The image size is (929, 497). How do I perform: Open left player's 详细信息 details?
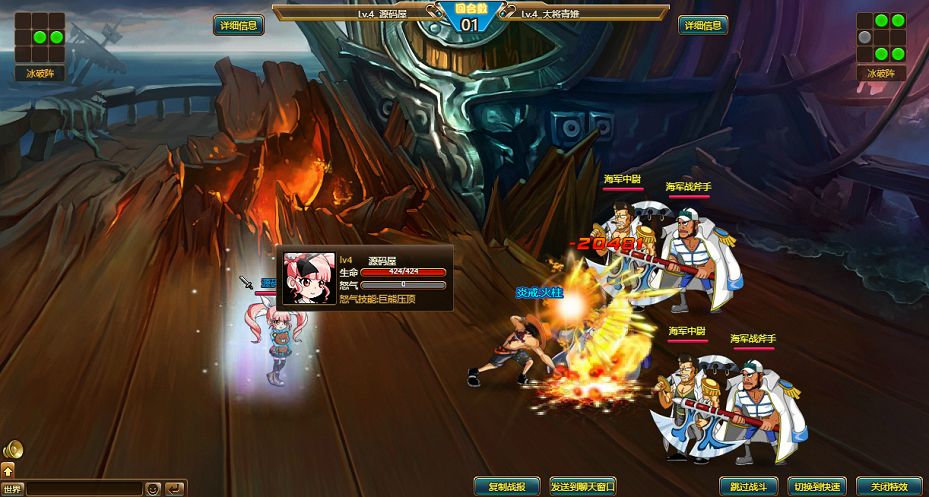pos(239,26)
